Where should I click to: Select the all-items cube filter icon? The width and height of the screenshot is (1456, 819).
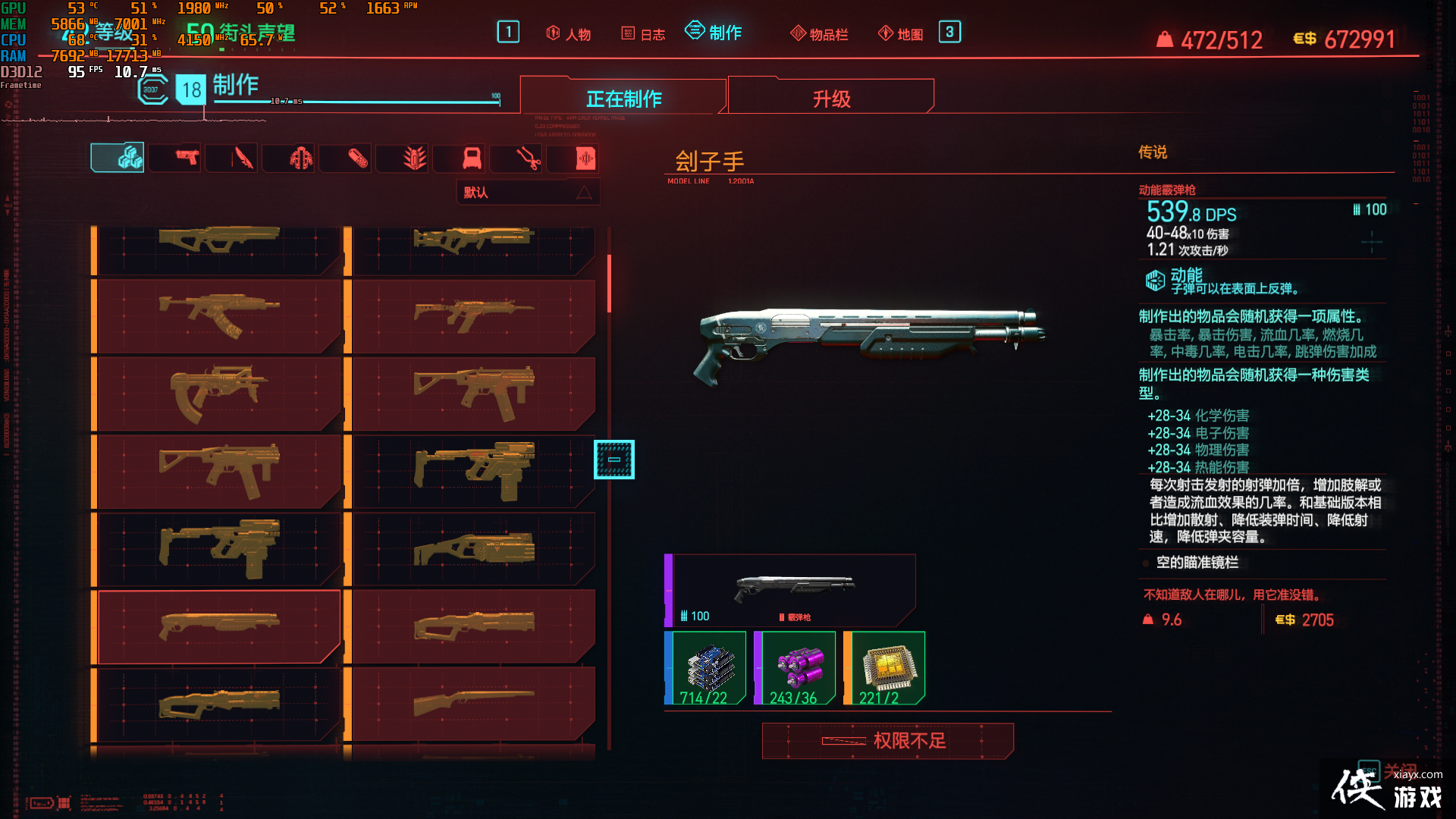[118, 158]
